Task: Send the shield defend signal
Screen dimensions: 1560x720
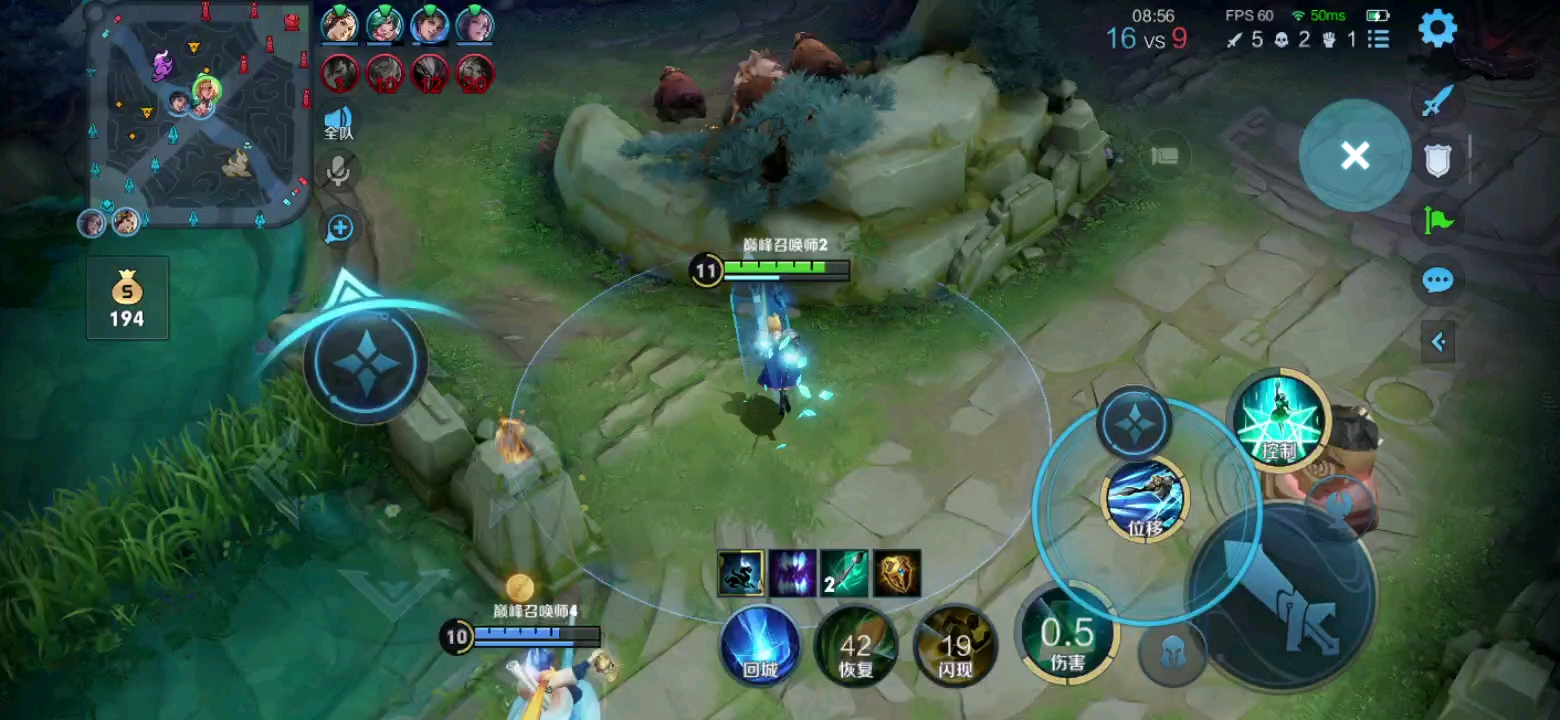Action: [1437, 160]
